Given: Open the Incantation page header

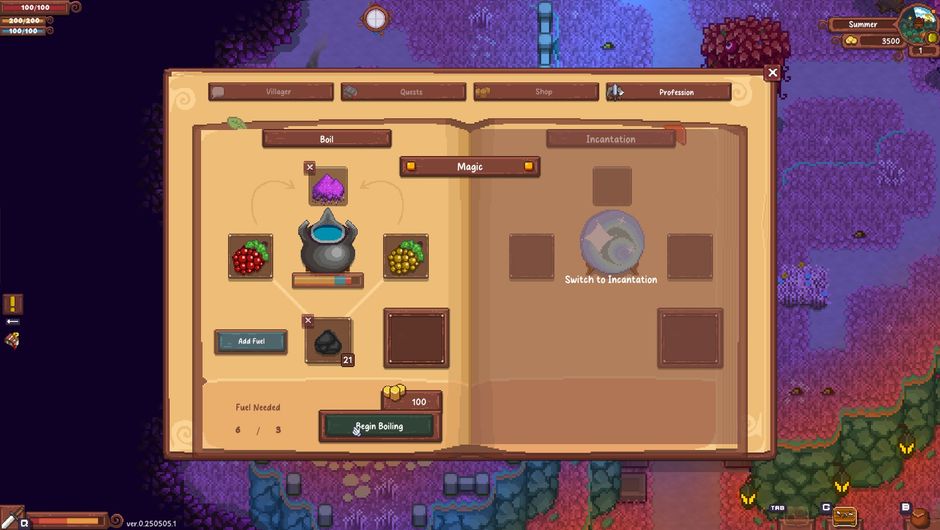Looking at the screenshot, I should 610,139.
